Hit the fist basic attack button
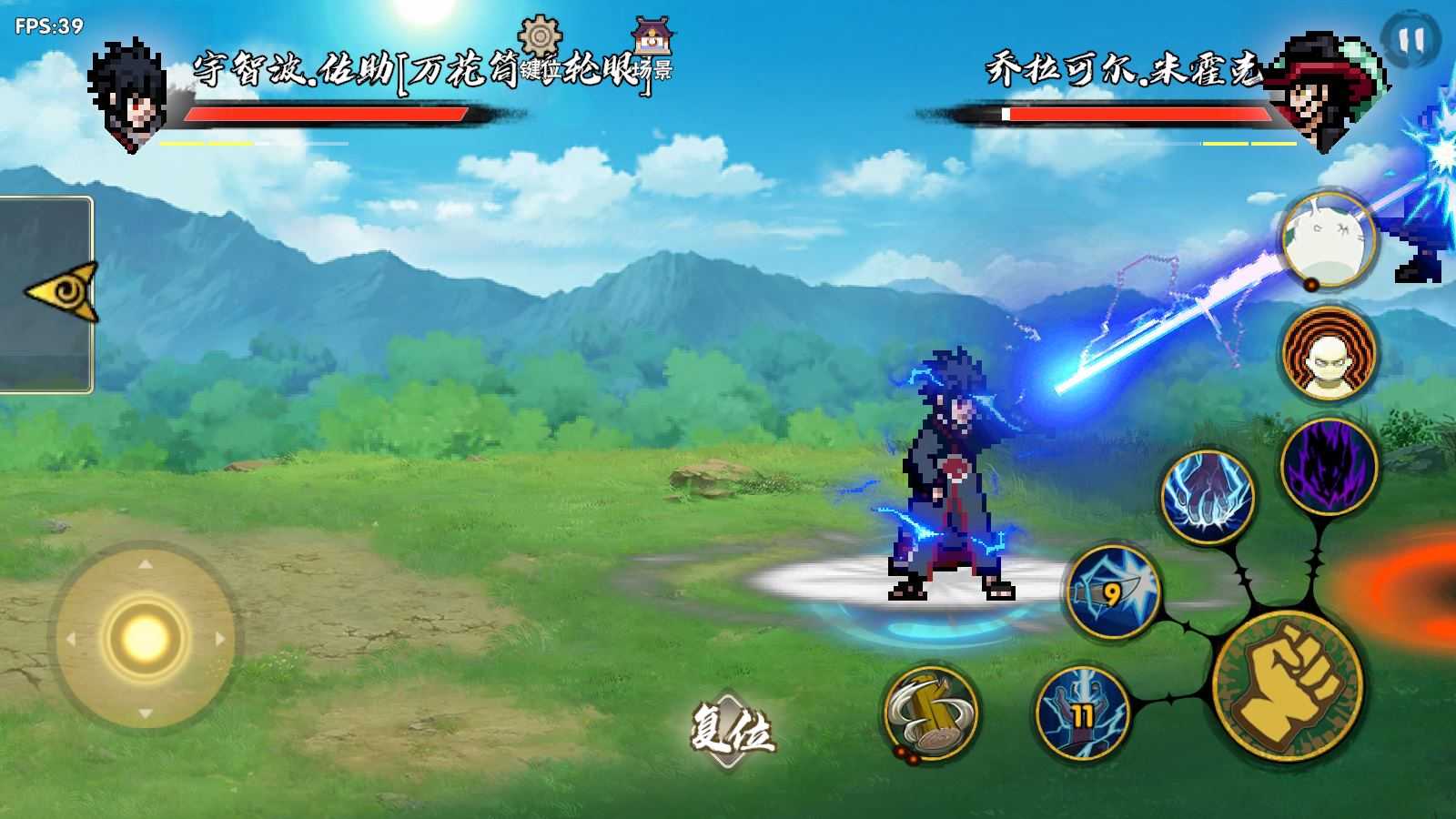Viewport: 1456px width, 819px height. click(x=1287, y=686)
